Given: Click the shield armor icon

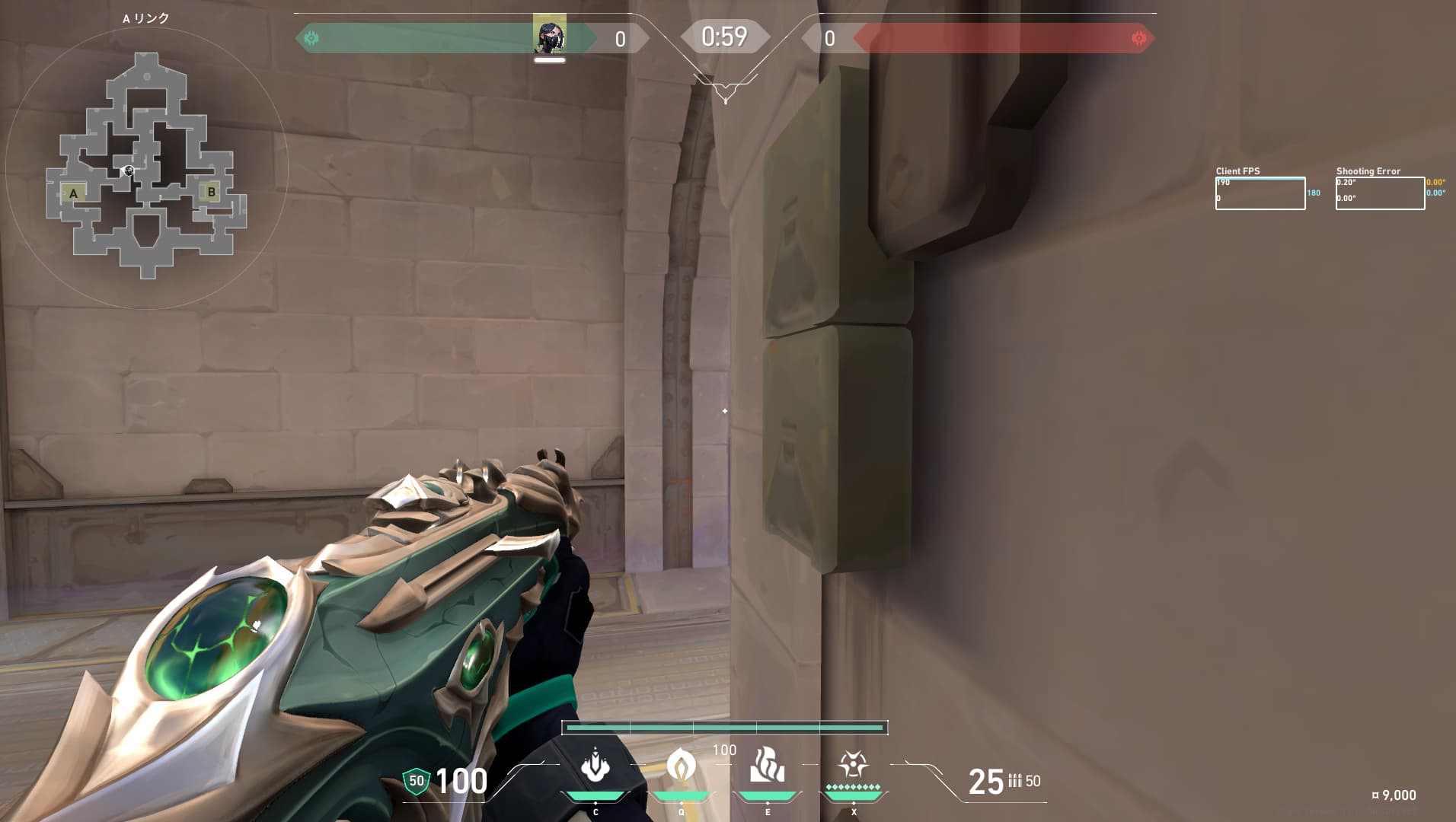Looking at the screenshot, I should (x=416, y=781).
